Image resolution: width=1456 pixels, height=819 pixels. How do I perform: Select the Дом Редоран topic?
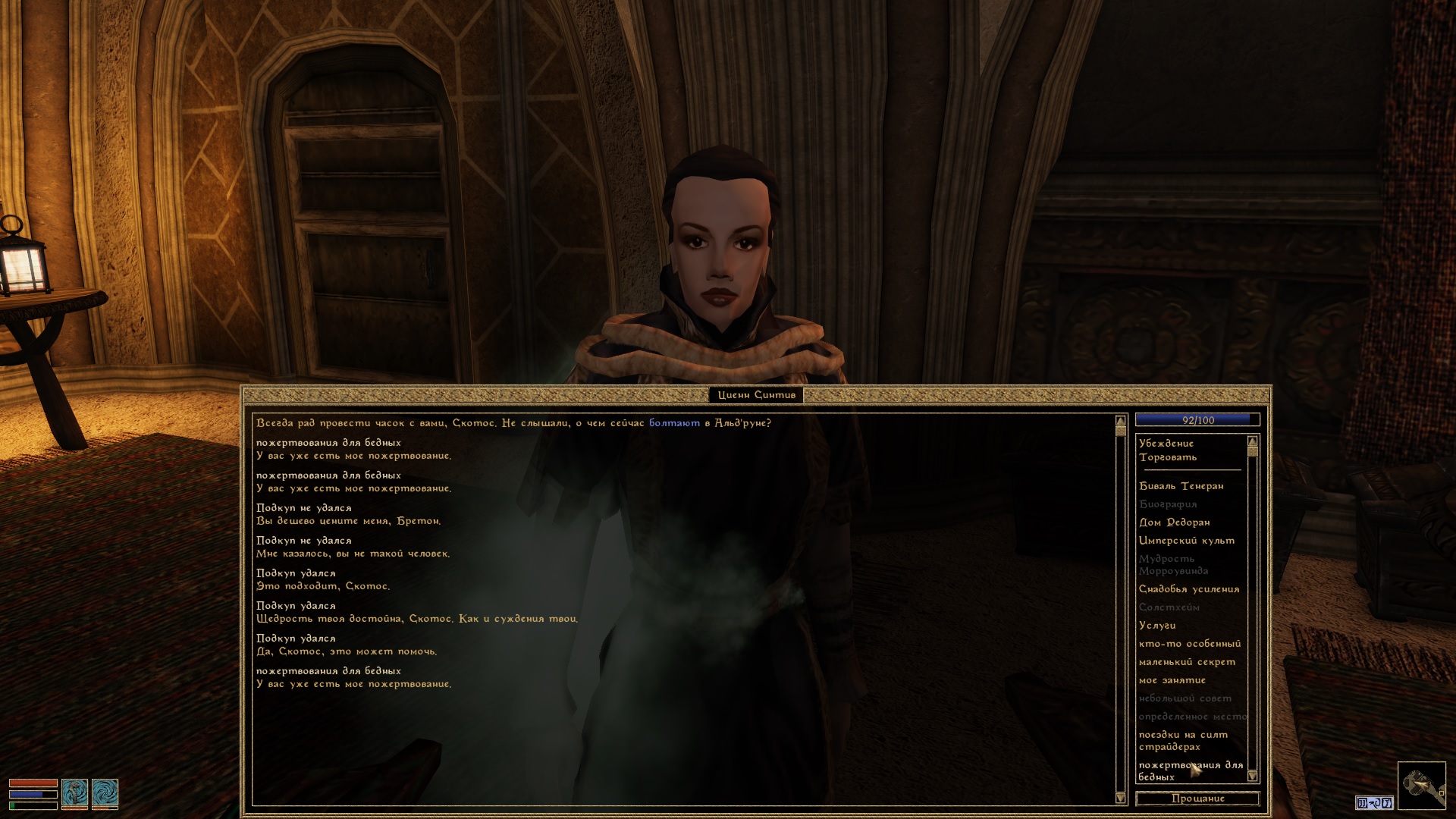click(1174, 522)
